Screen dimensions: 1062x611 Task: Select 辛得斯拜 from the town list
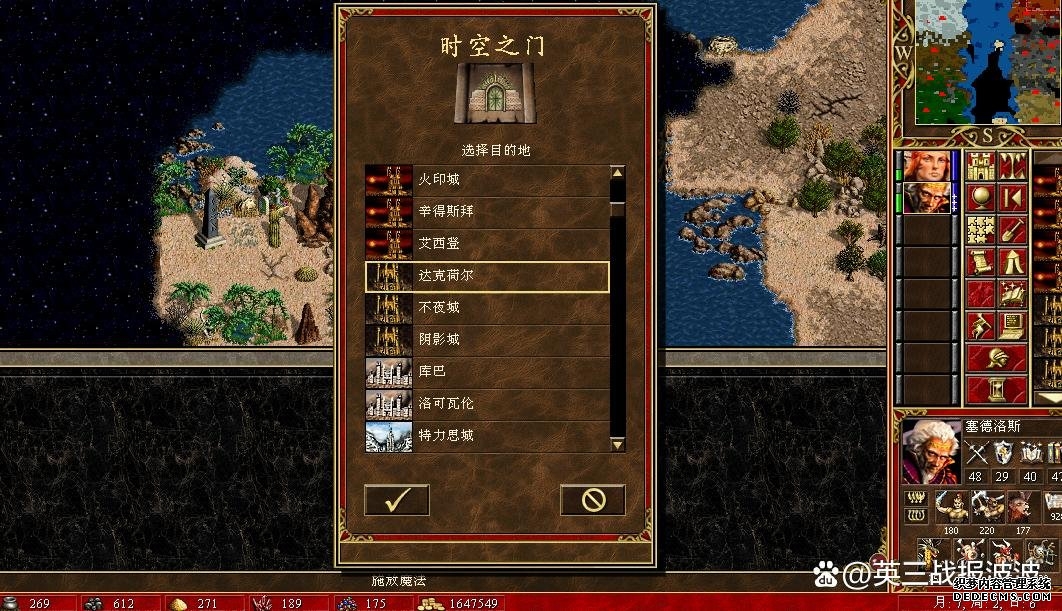(x=487, y=212)
